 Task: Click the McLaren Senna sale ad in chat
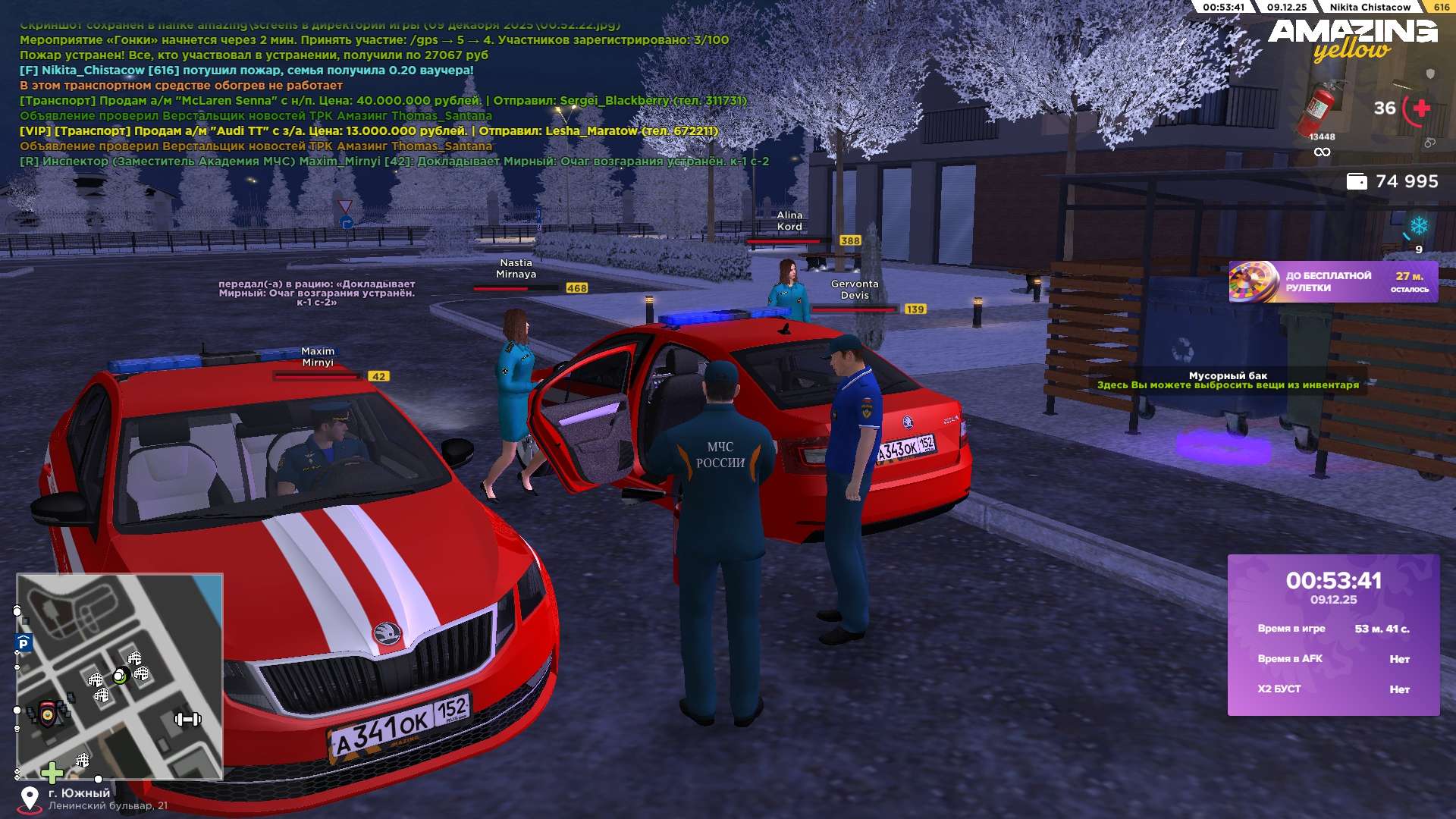[x=383, y=101]
